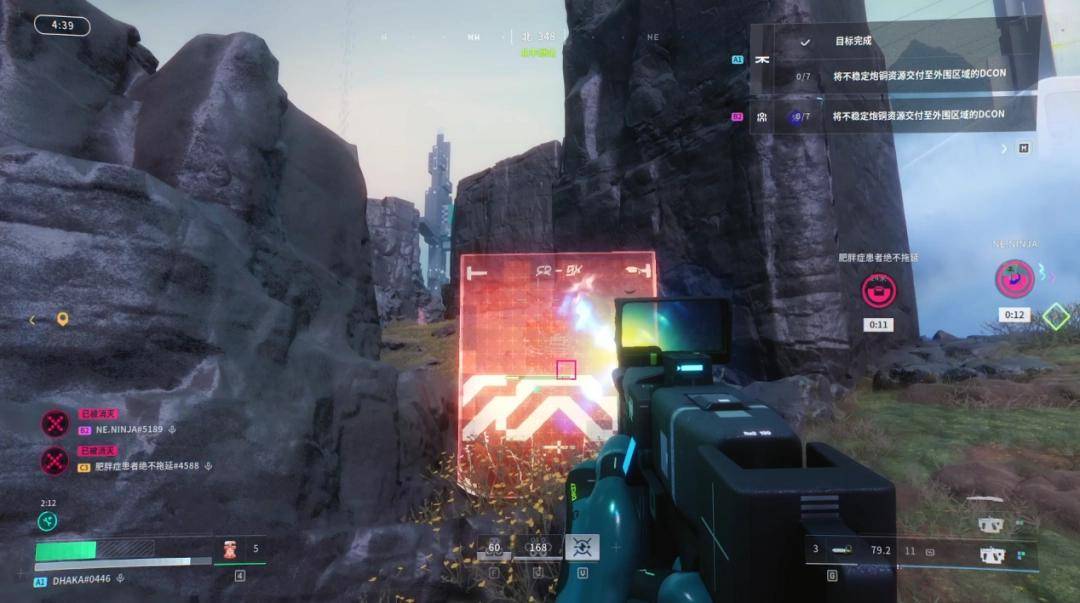Click the NE.NINJA downed teammate marker
Screen dimensions: 1080x603
point(1014,278)
